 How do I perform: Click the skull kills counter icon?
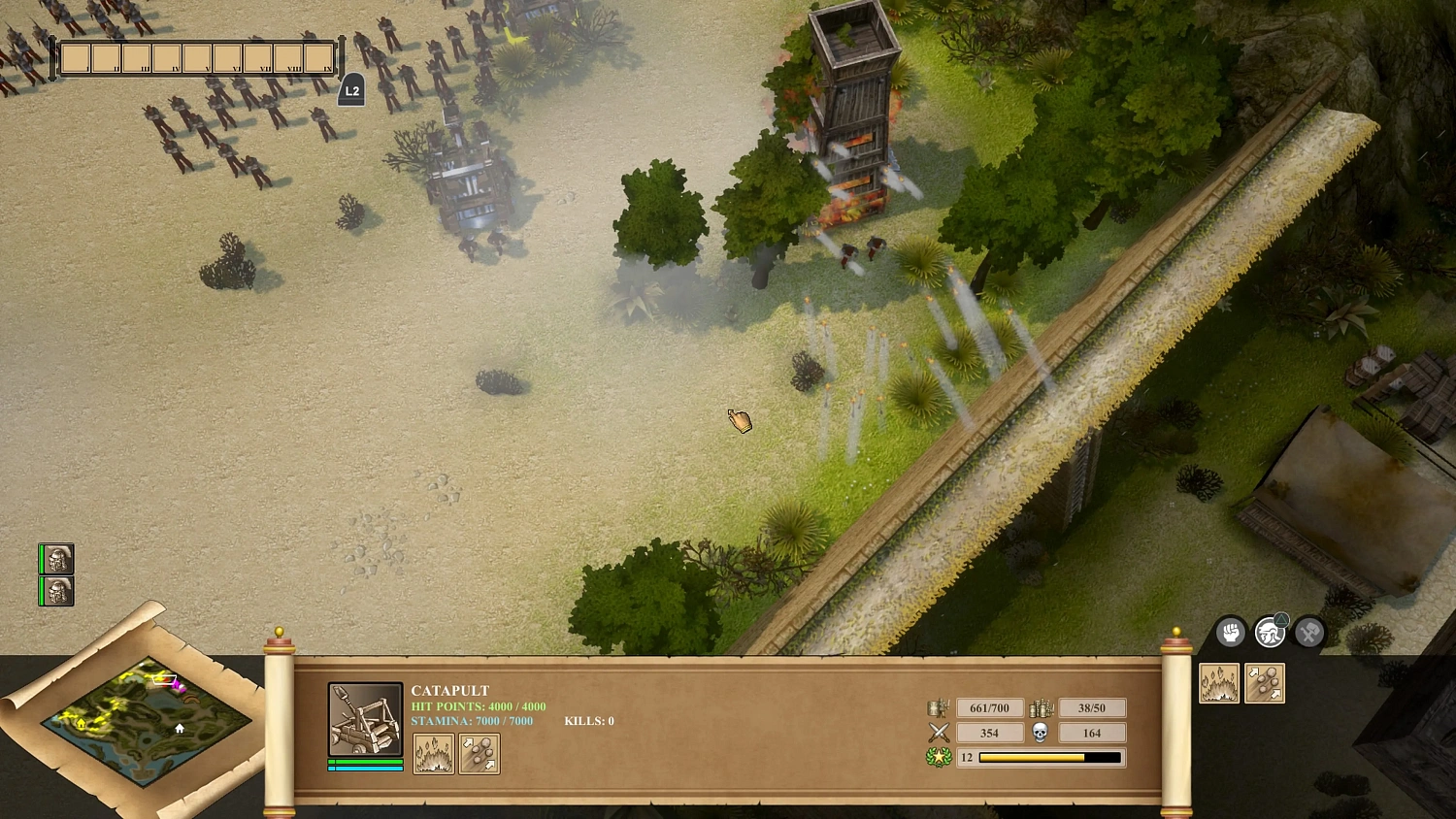pos(1039,732)
